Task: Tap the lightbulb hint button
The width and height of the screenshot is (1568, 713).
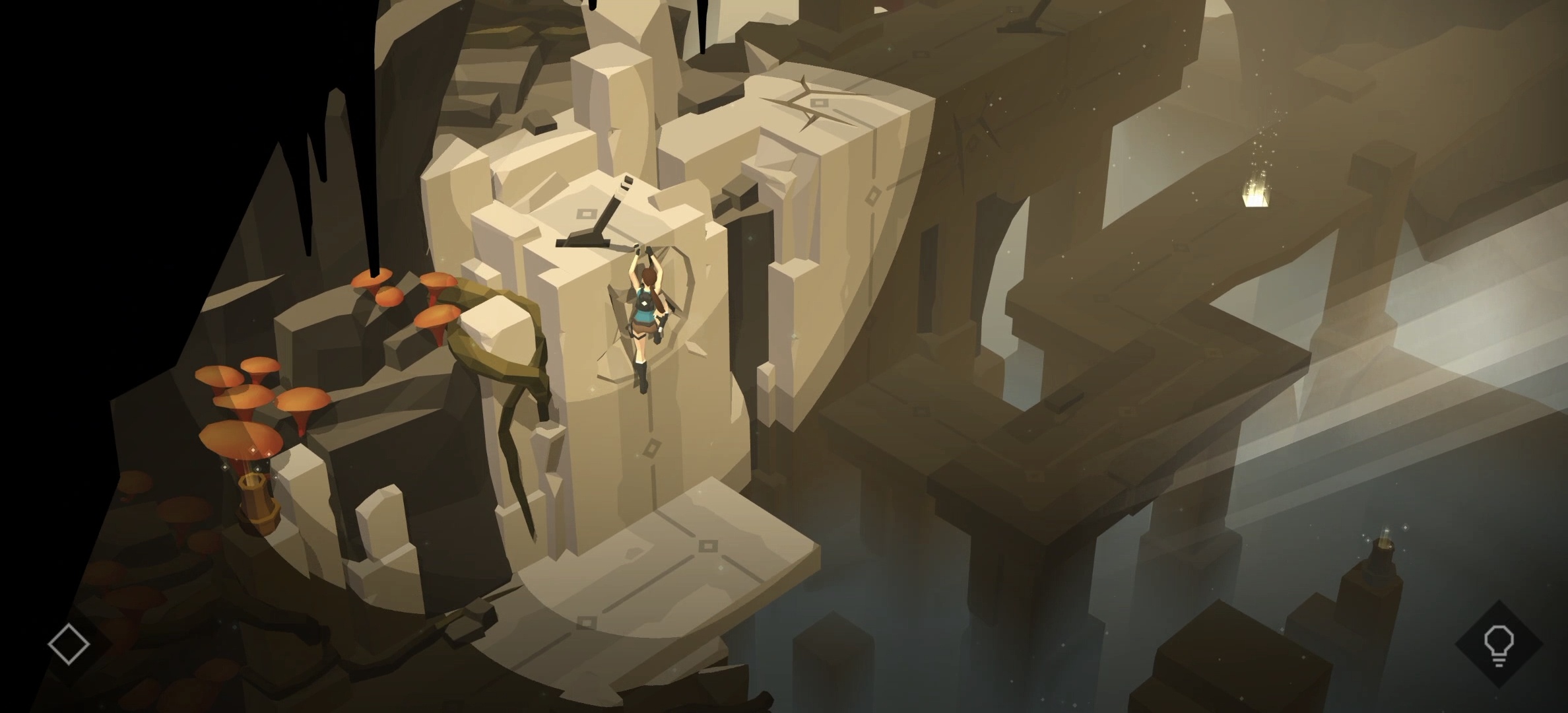Action: click(x=1498, y=644)
